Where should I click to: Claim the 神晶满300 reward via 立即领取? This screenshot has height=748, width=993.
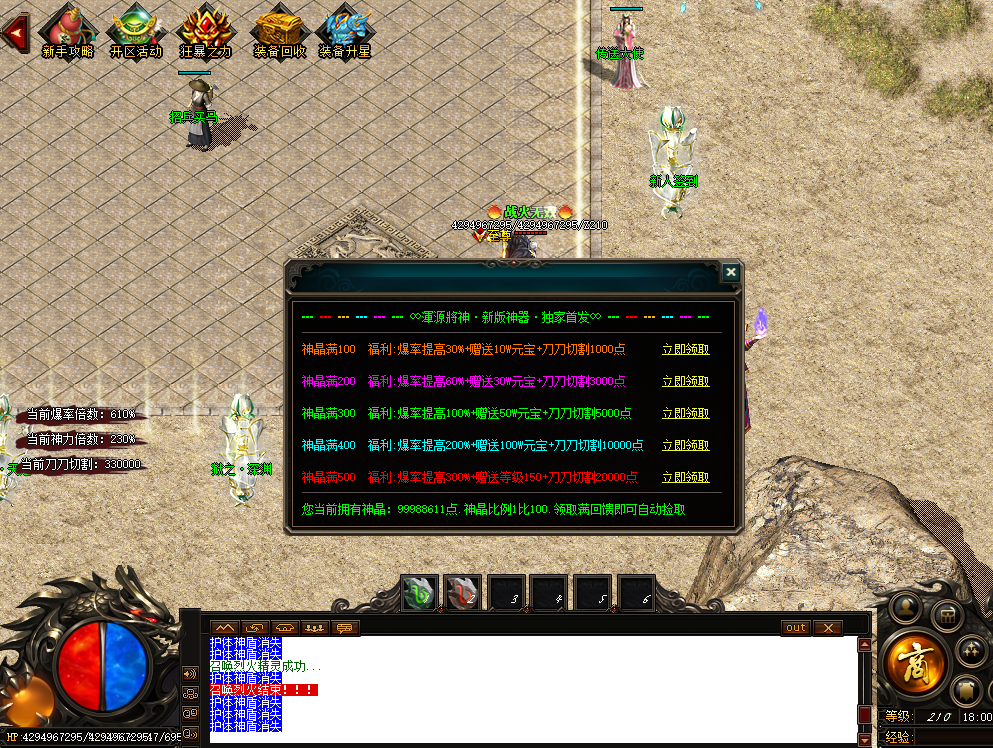pyautogui.click(x=685, y=414)
